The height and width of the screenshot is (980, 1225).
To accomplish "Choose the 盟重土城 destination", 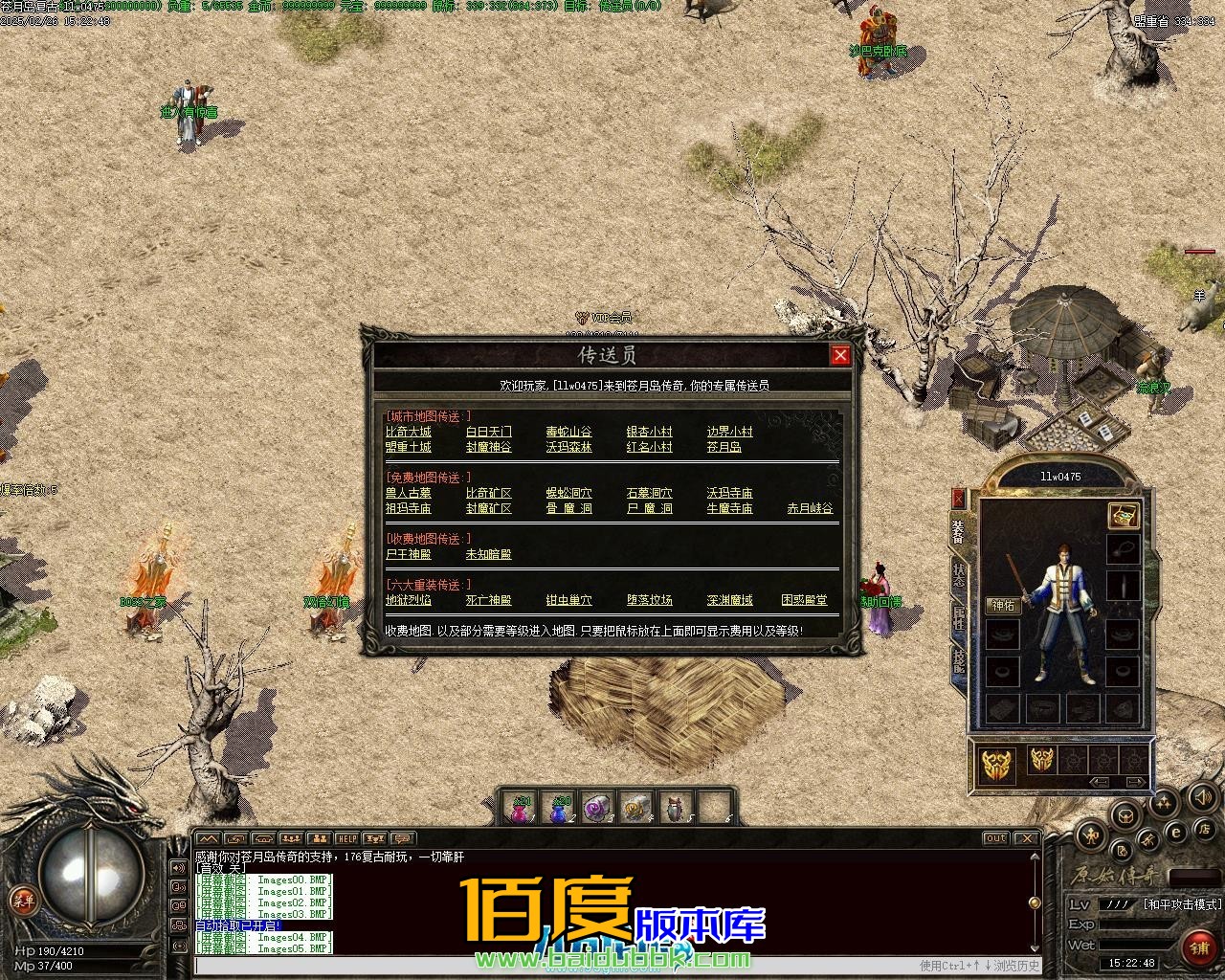I will 408,447.
